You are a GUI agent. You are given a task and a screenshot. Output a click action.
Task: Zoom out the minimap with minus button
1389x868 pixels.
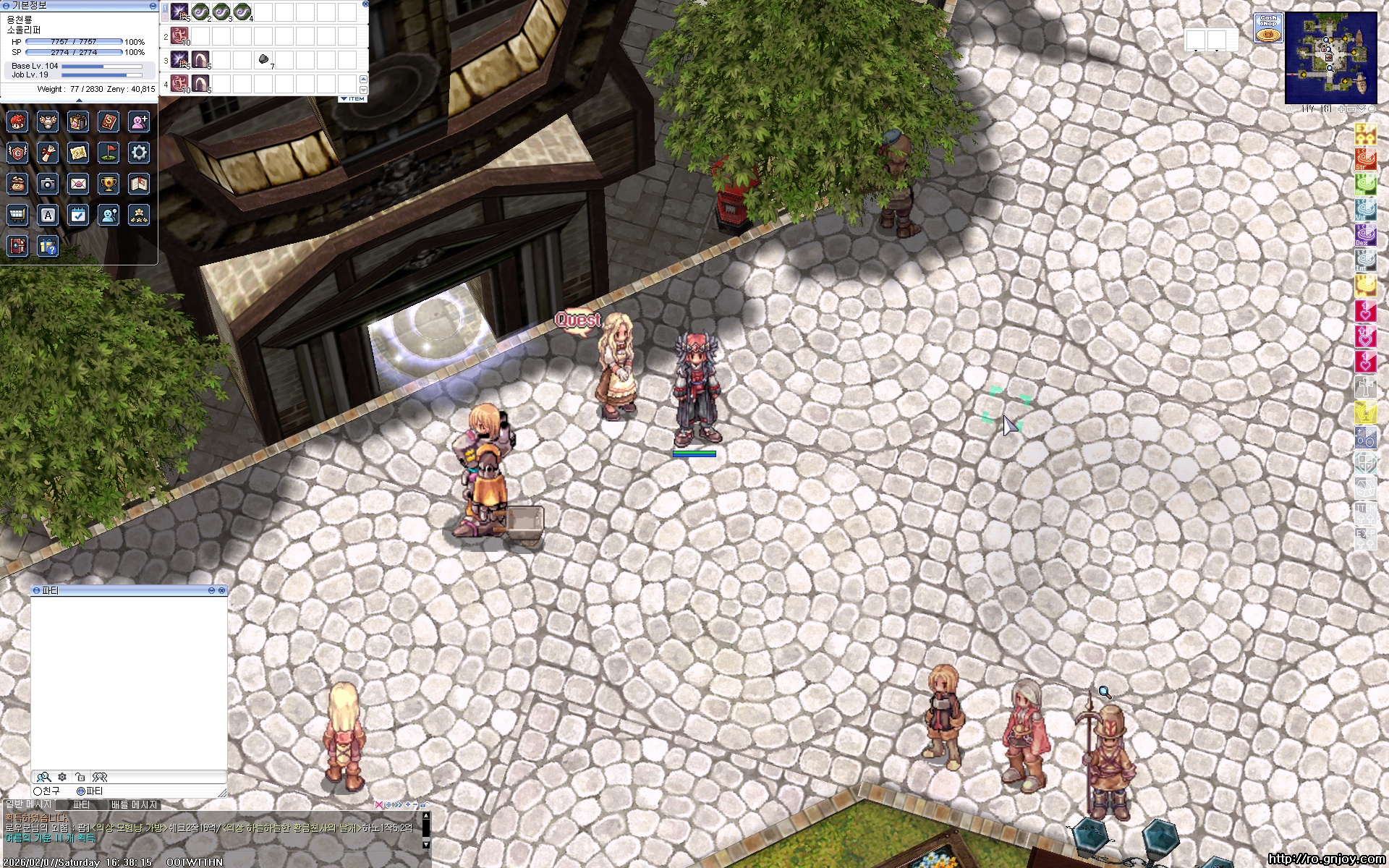(x=1351, y=109)
